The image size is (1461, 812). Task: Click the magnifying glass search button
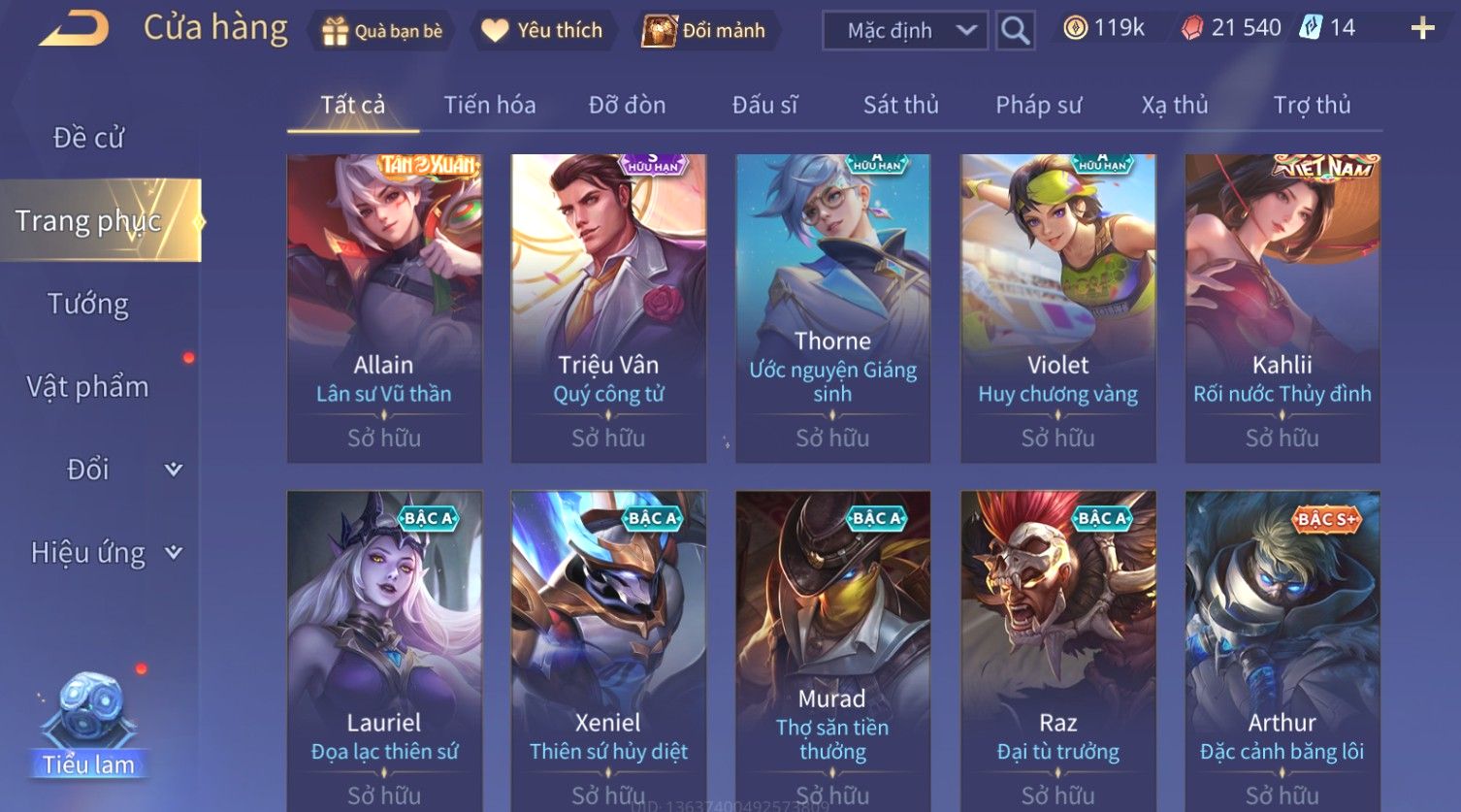point(1015,31)
